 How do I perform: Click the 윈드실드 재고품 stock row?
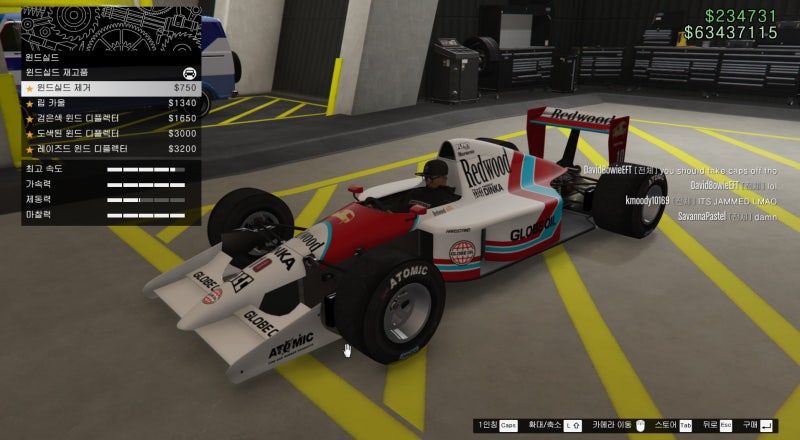coord(110,73)
